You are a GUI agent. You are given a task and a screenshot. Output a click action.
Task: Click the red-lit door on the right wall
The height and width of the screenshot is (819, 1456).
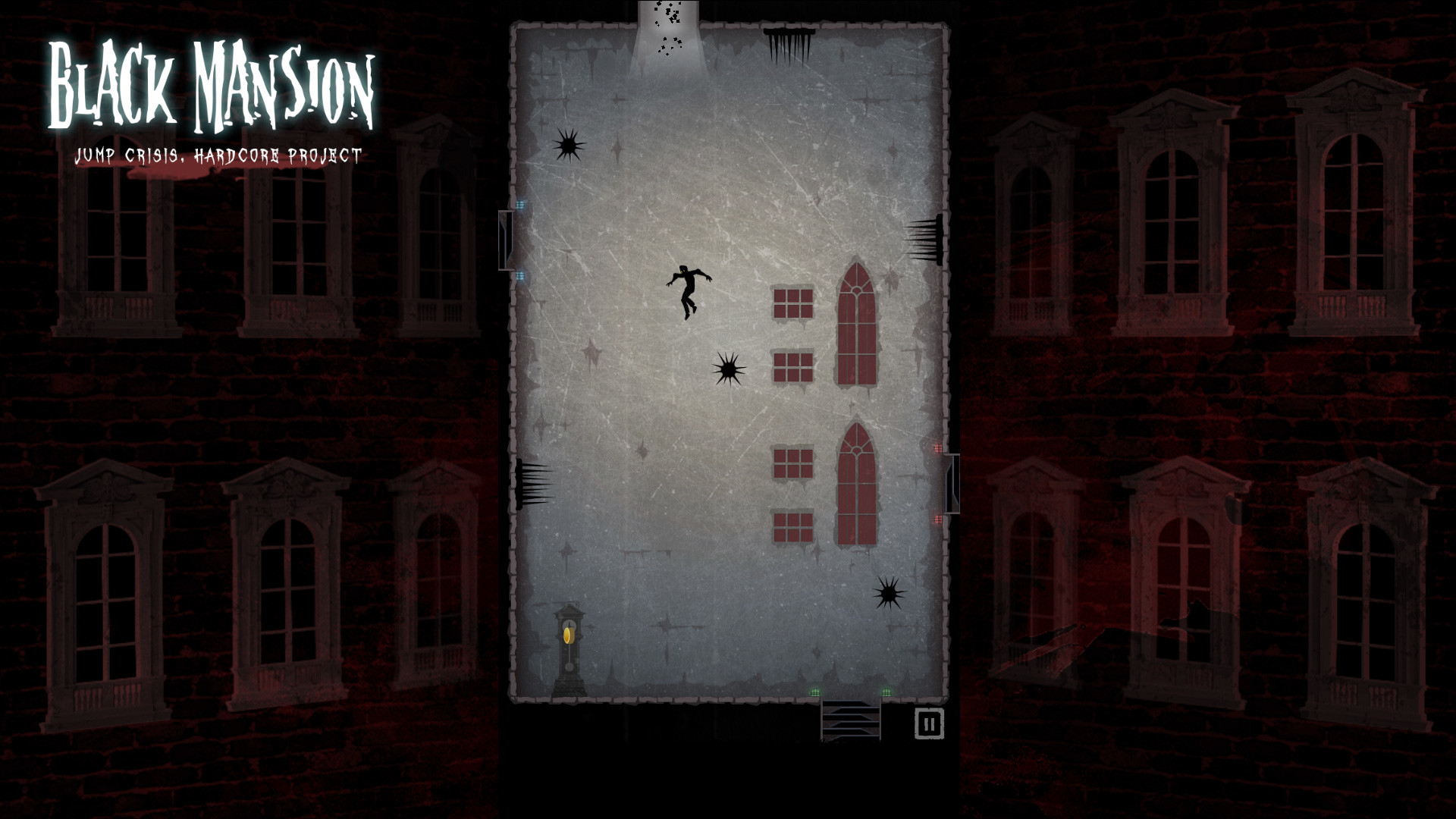coord(952,484)
